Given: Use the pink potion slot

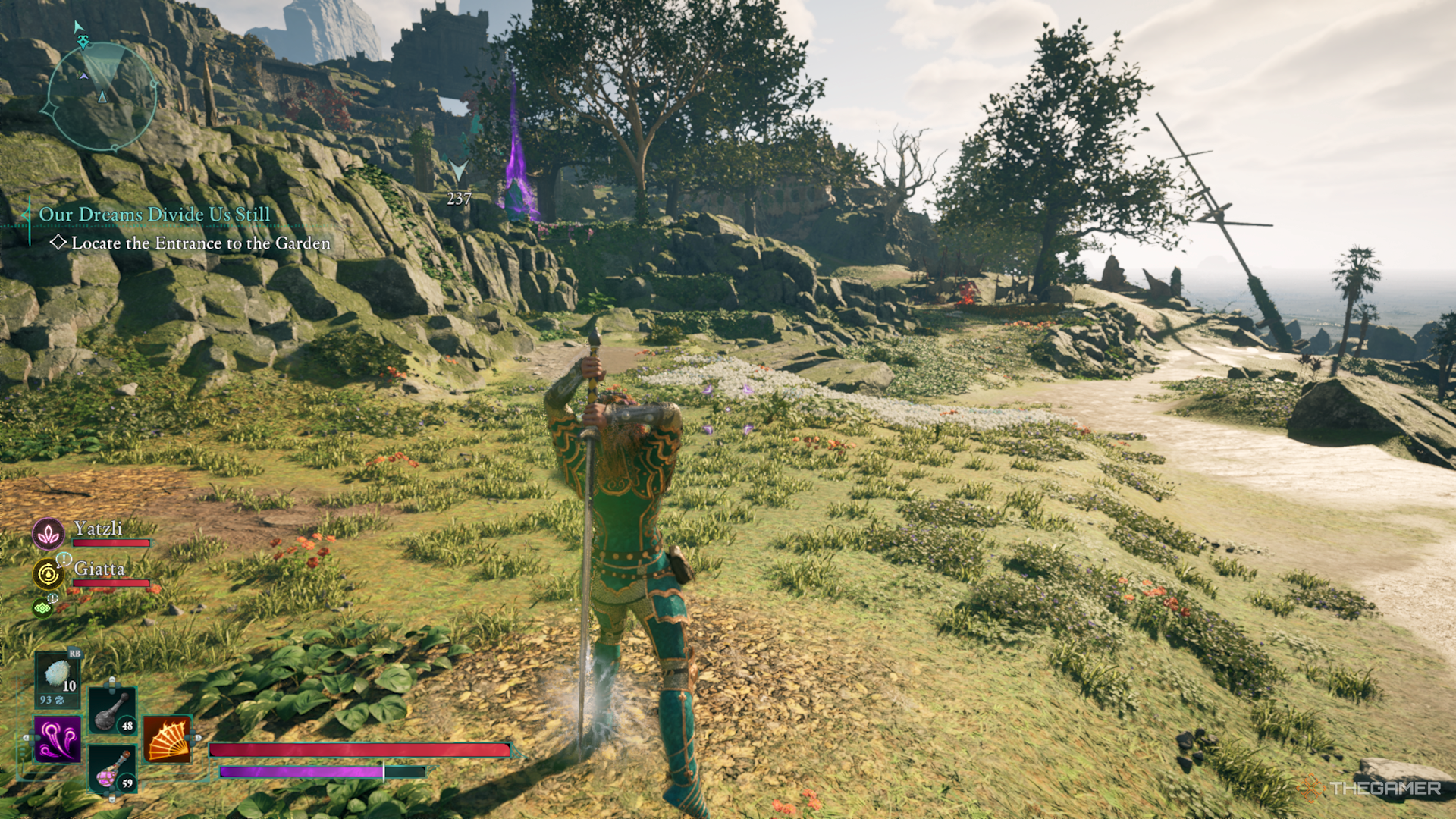Looking at the screenshot, I should coord(113,768).
